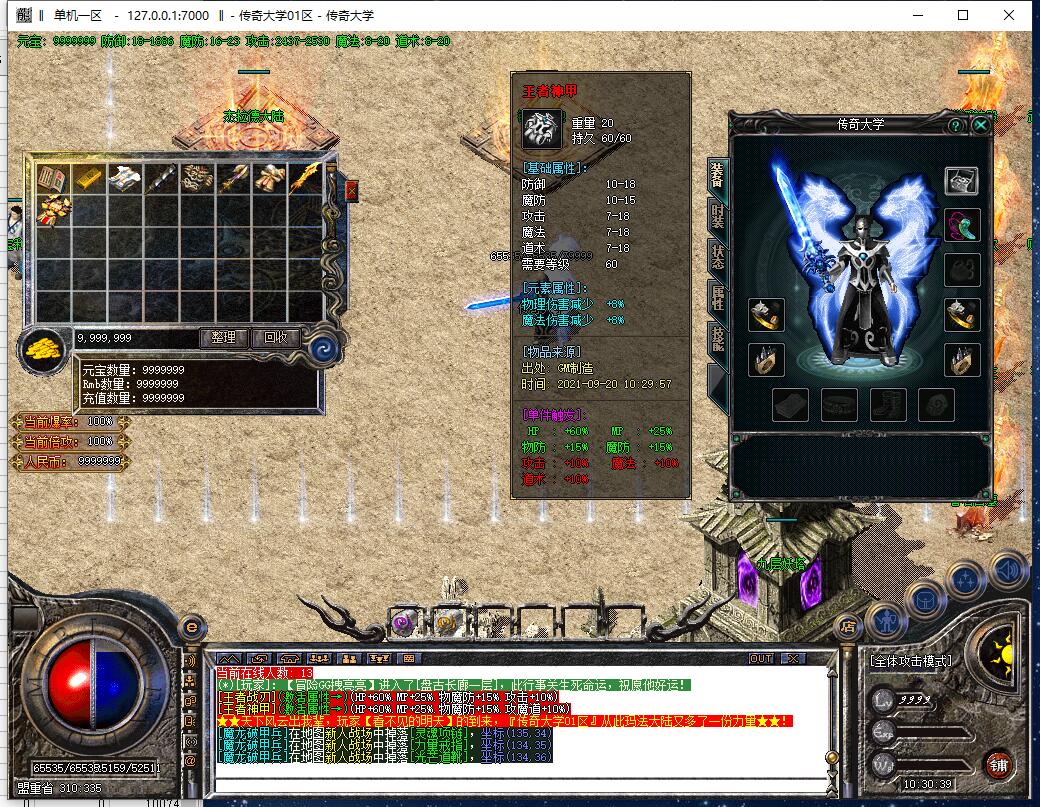Pick the flaming golden sword in bag
Screen dimensions: 1040x807
click(305, 179)
